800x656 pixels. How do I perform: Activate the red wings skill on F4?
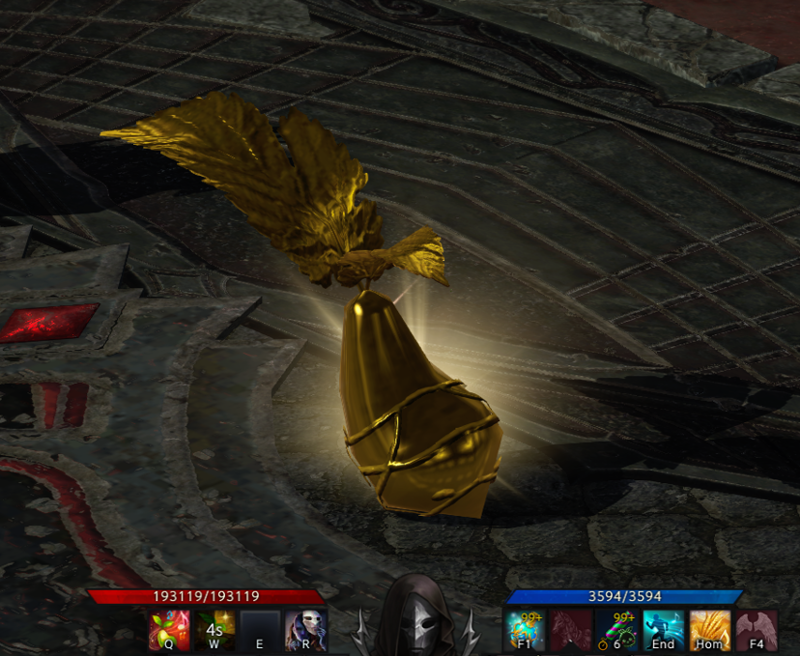tap(756, 631)
